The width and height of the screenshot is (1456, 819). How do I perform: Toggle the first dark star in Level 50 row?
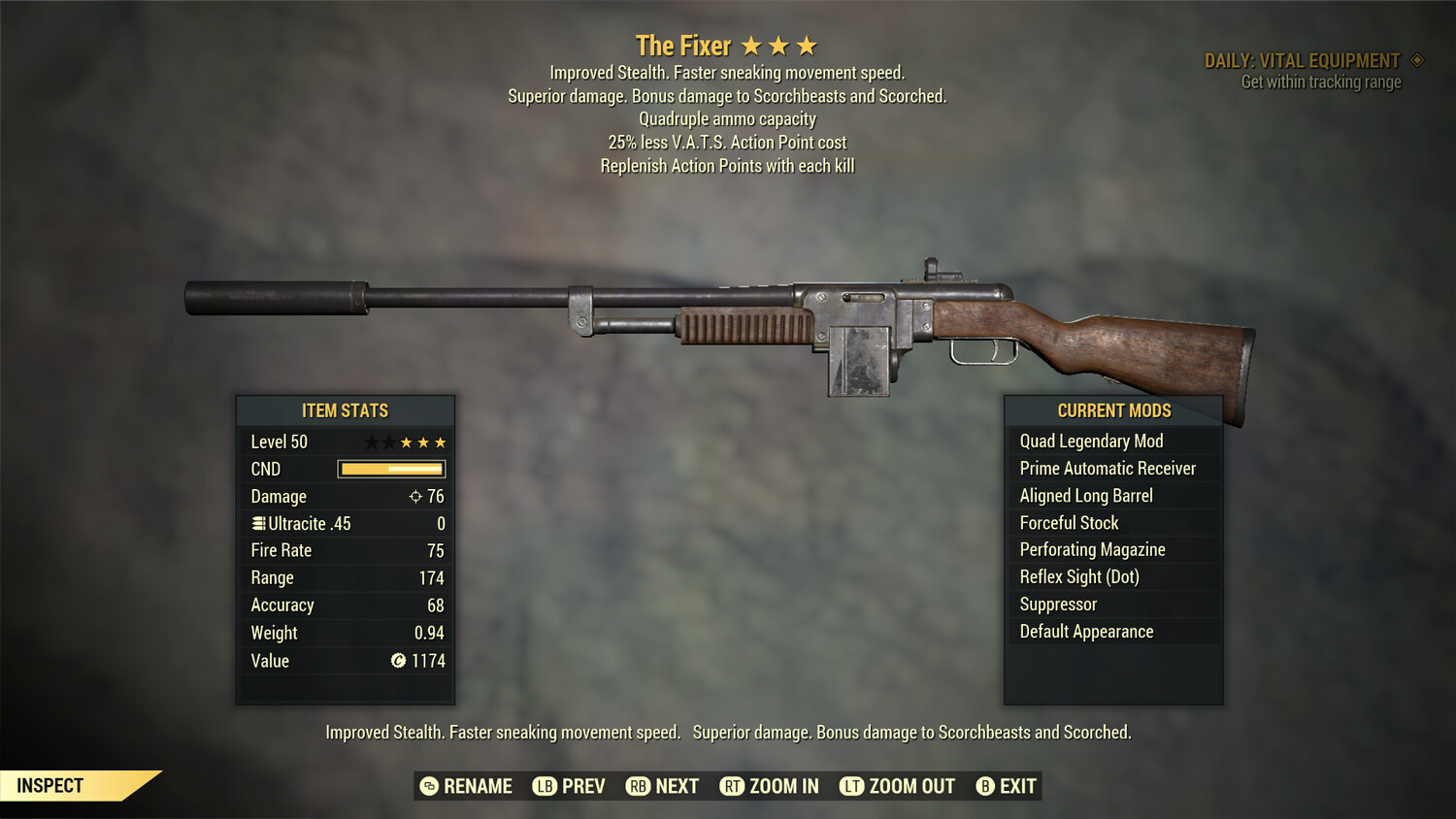(x=372, y=442)
